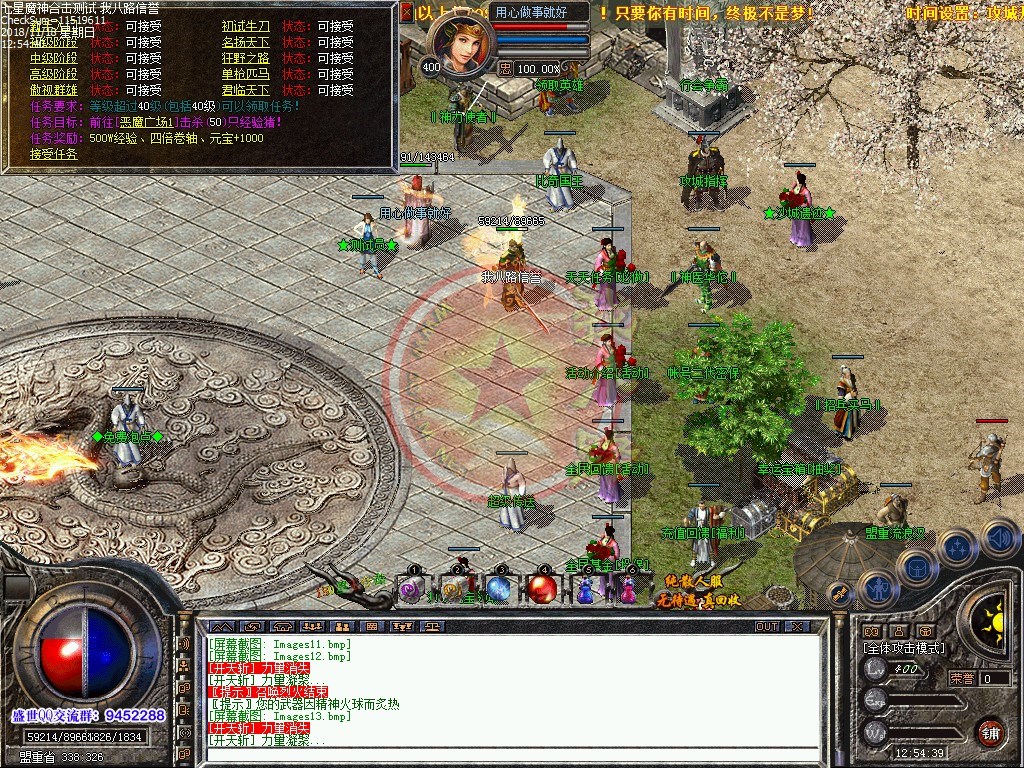1024x768 pixels.
Task: Choose the 名扬天下 quest link
Action: pos(245,42)
